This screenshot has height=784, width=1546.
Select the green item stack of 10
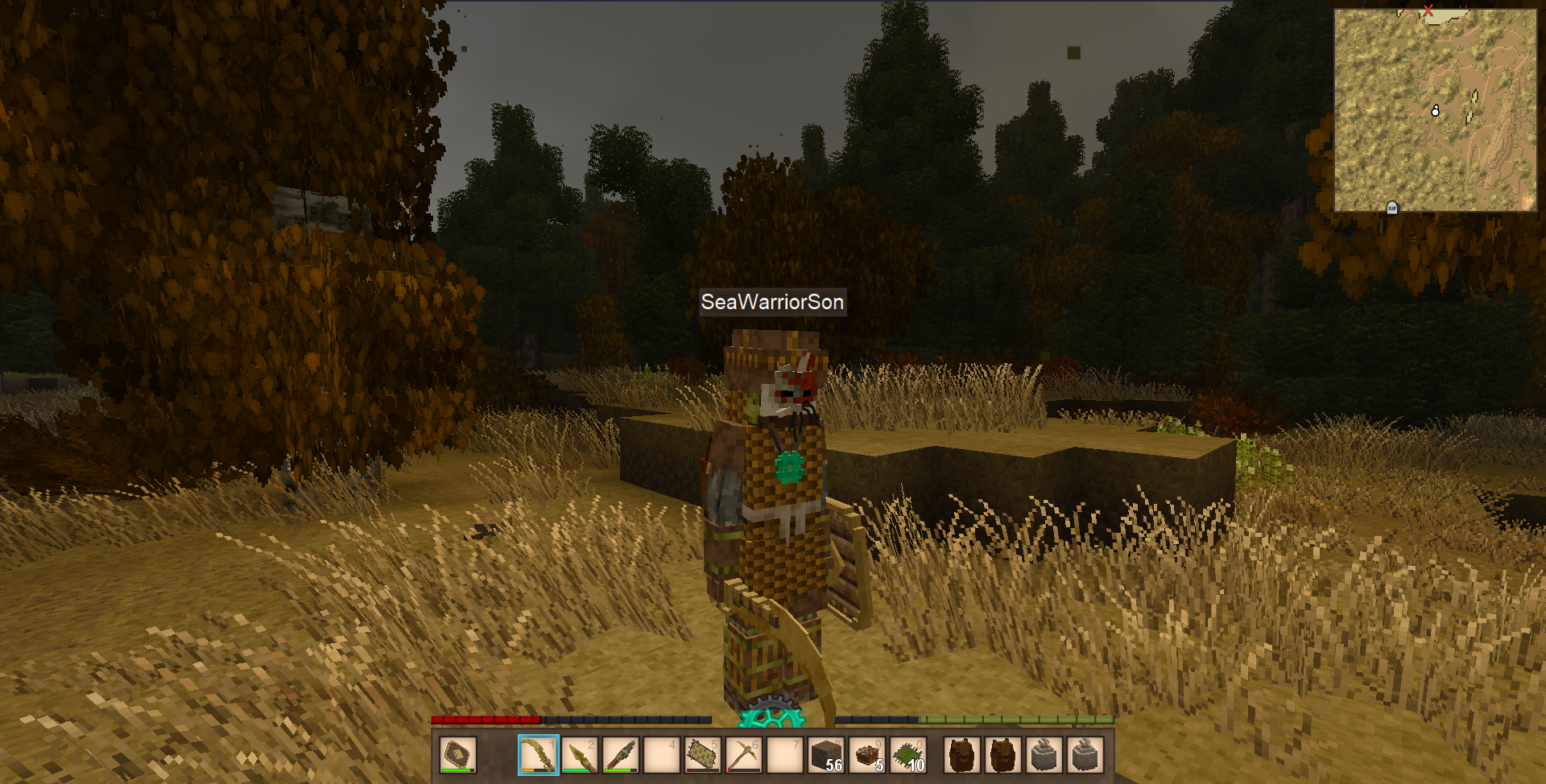click(x=908, y=755)
